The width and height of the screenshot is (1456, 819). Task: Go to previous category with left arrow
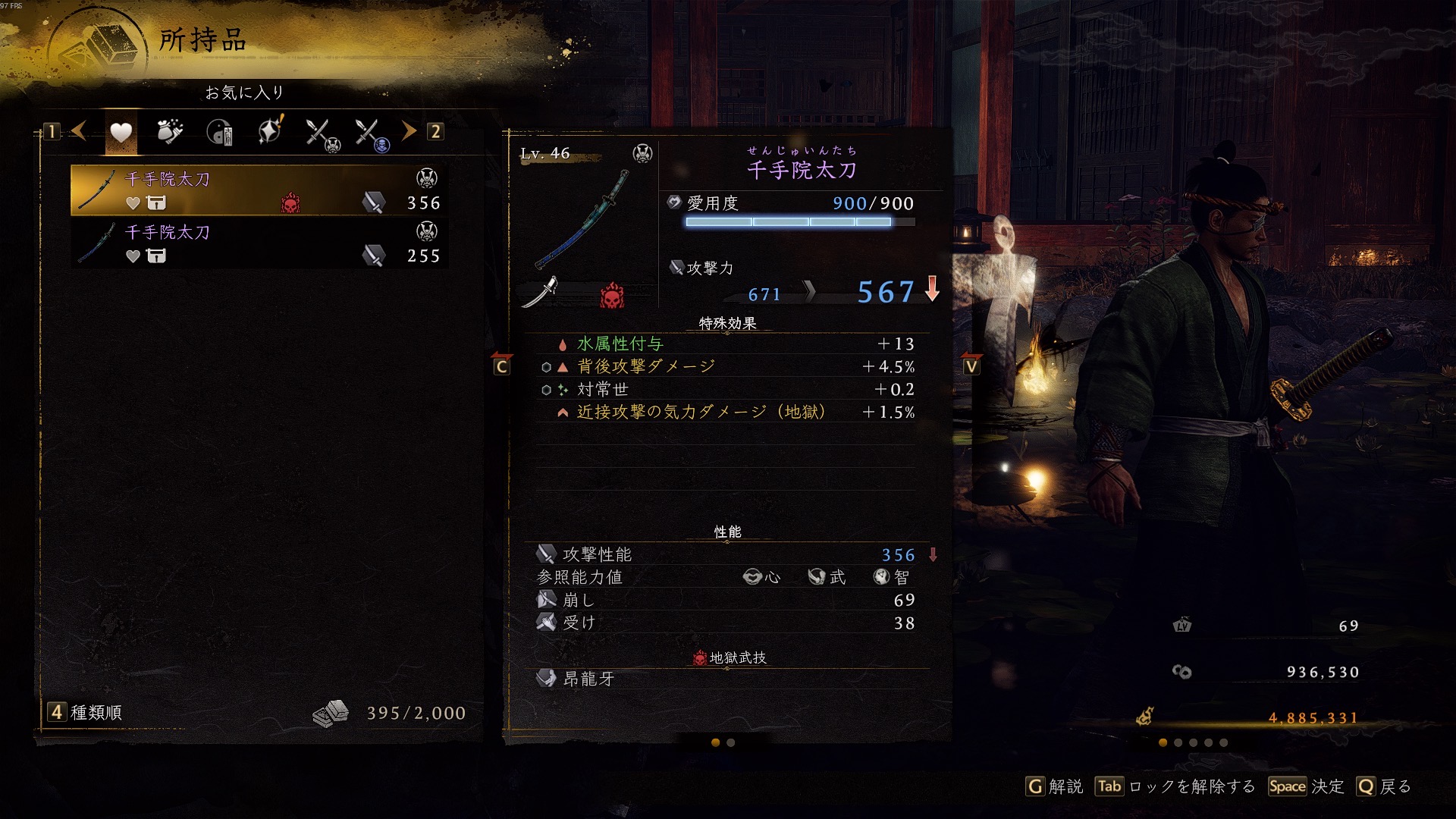click(x=79, y=131)
